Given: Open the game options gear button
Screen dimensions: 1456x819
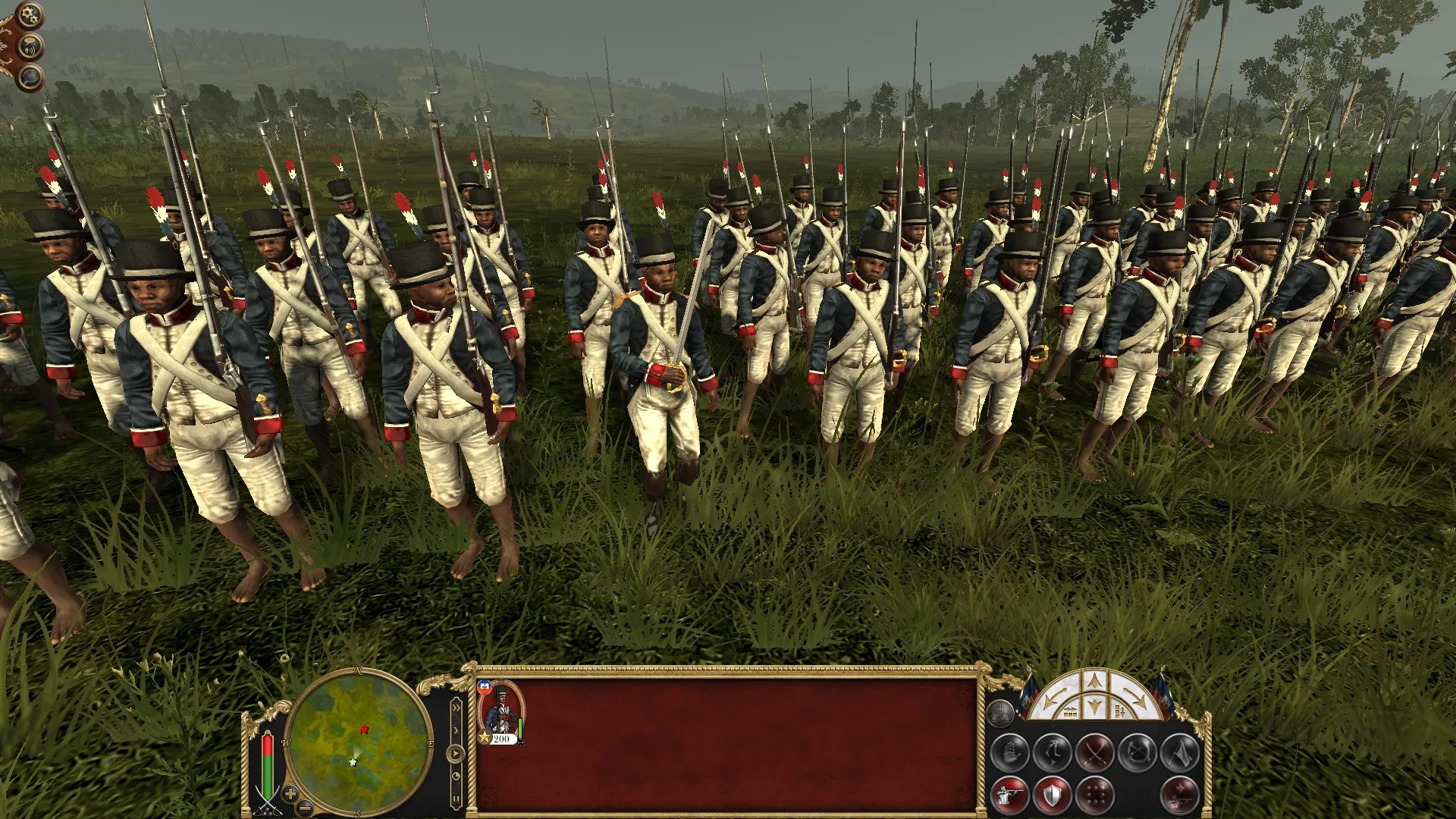Looking at the screenshot, I should 29,14.
